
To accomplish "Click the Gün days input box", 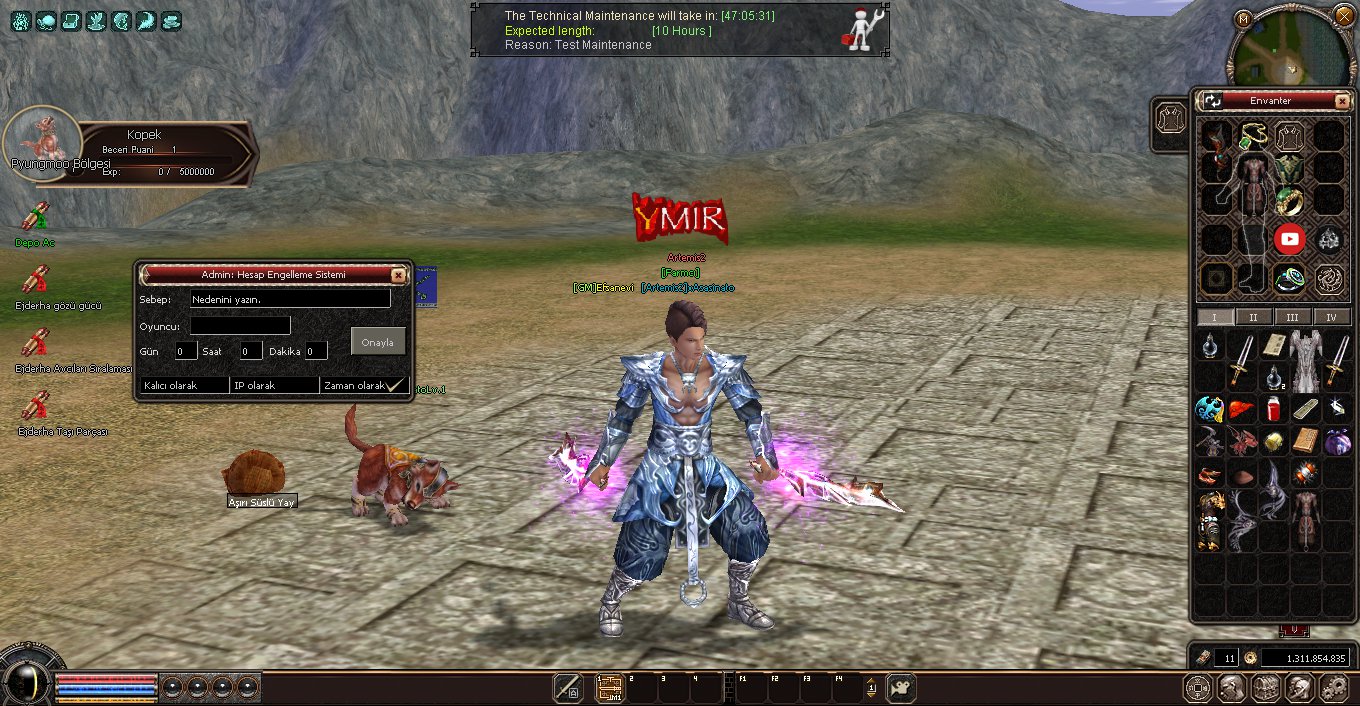I will click(x=186, y=351).
